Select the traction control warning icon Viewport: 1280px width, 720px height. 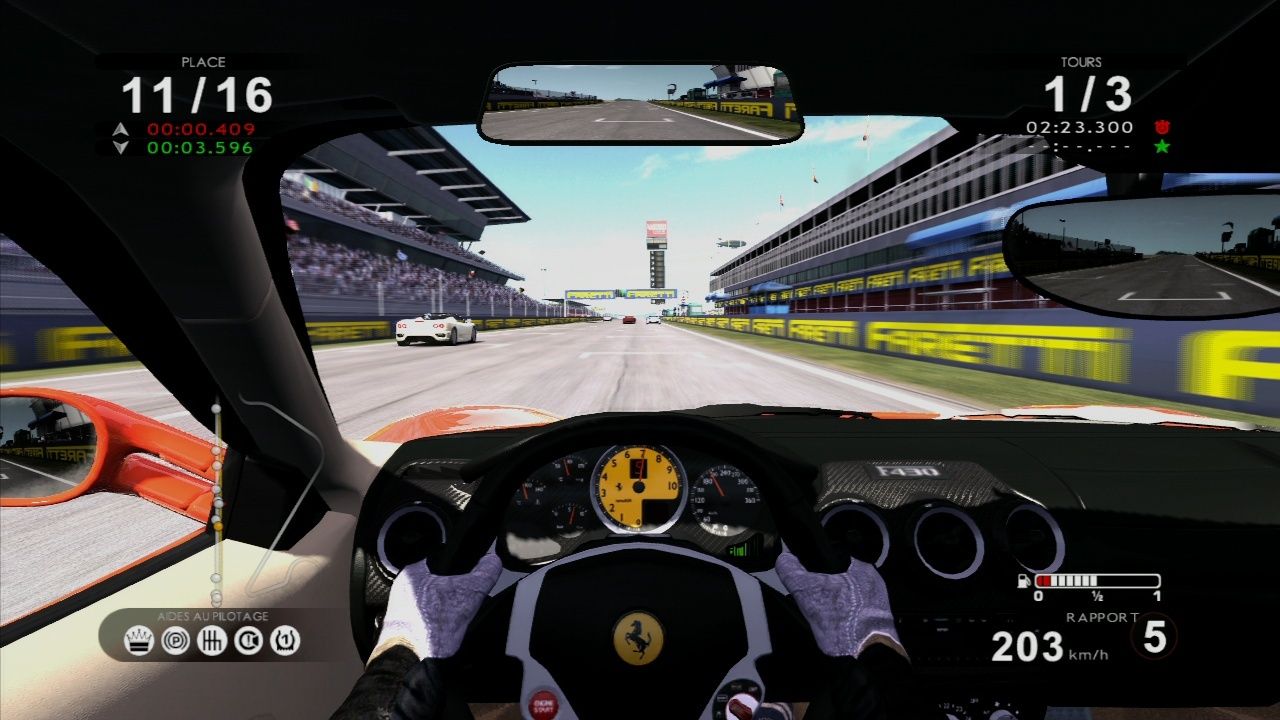[x=248, y=641]
